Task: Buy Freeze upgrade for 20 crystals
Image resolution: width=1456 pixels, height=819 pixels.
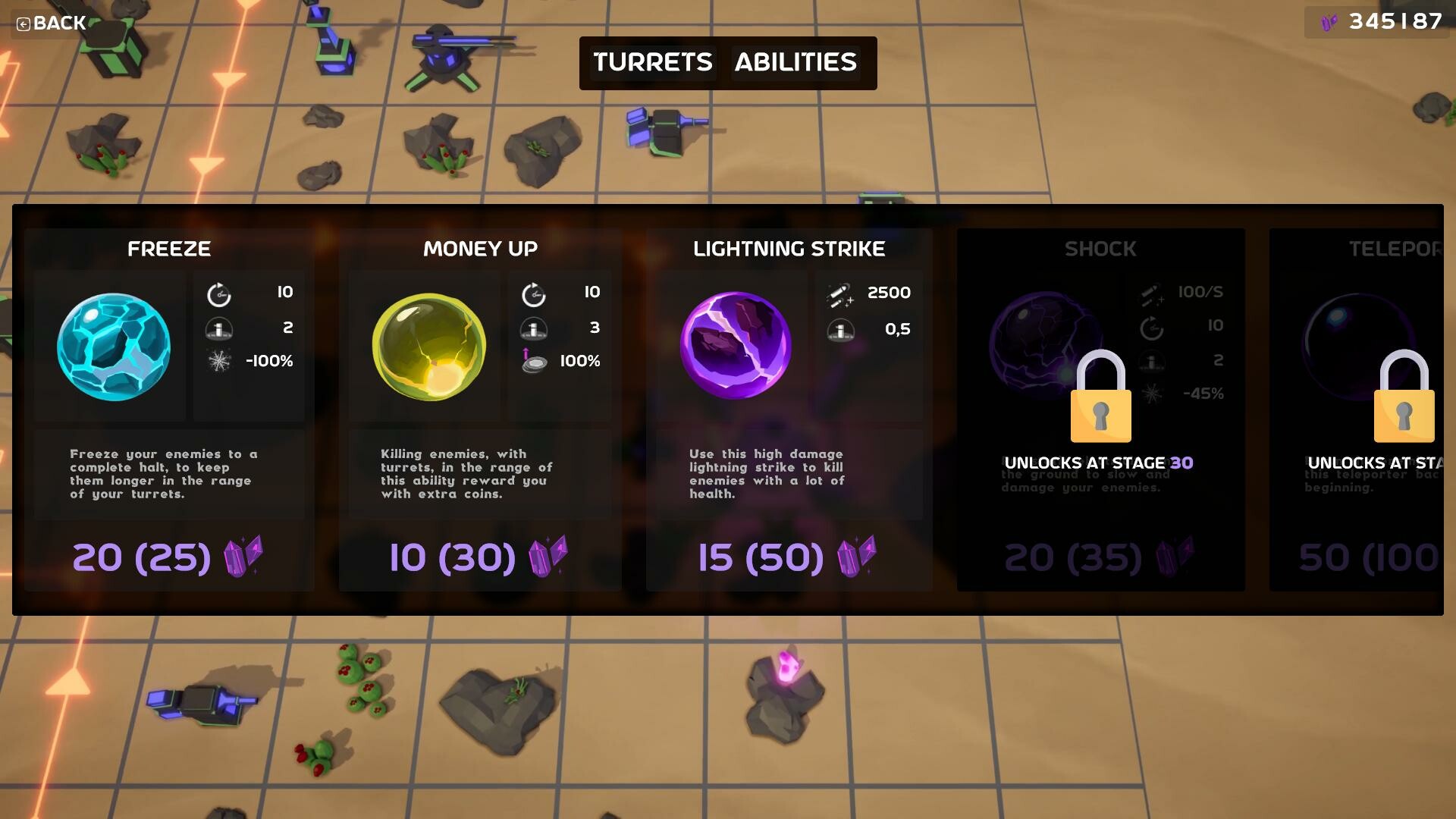Action: 168,557
